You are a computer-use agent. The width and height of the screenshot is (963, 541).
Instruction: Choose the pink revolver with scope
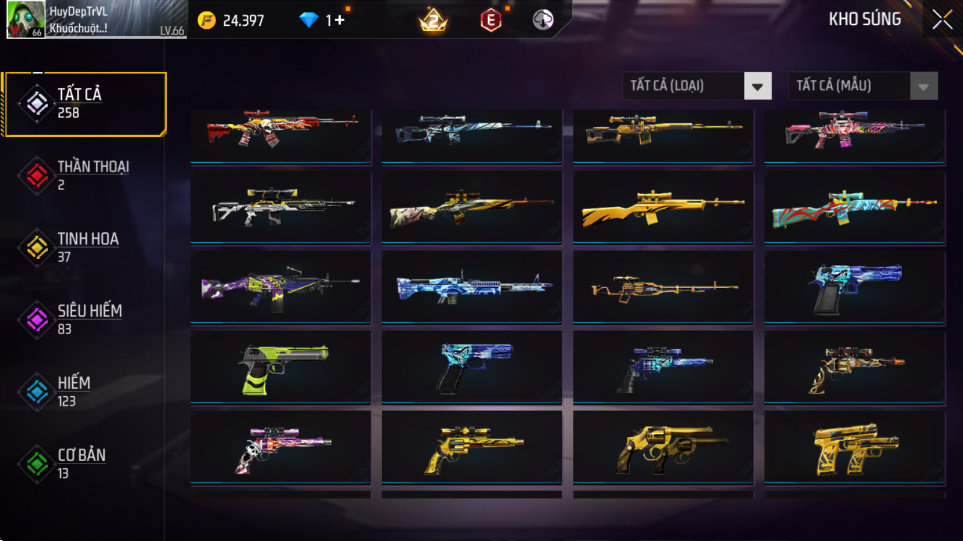pos(281,446)
